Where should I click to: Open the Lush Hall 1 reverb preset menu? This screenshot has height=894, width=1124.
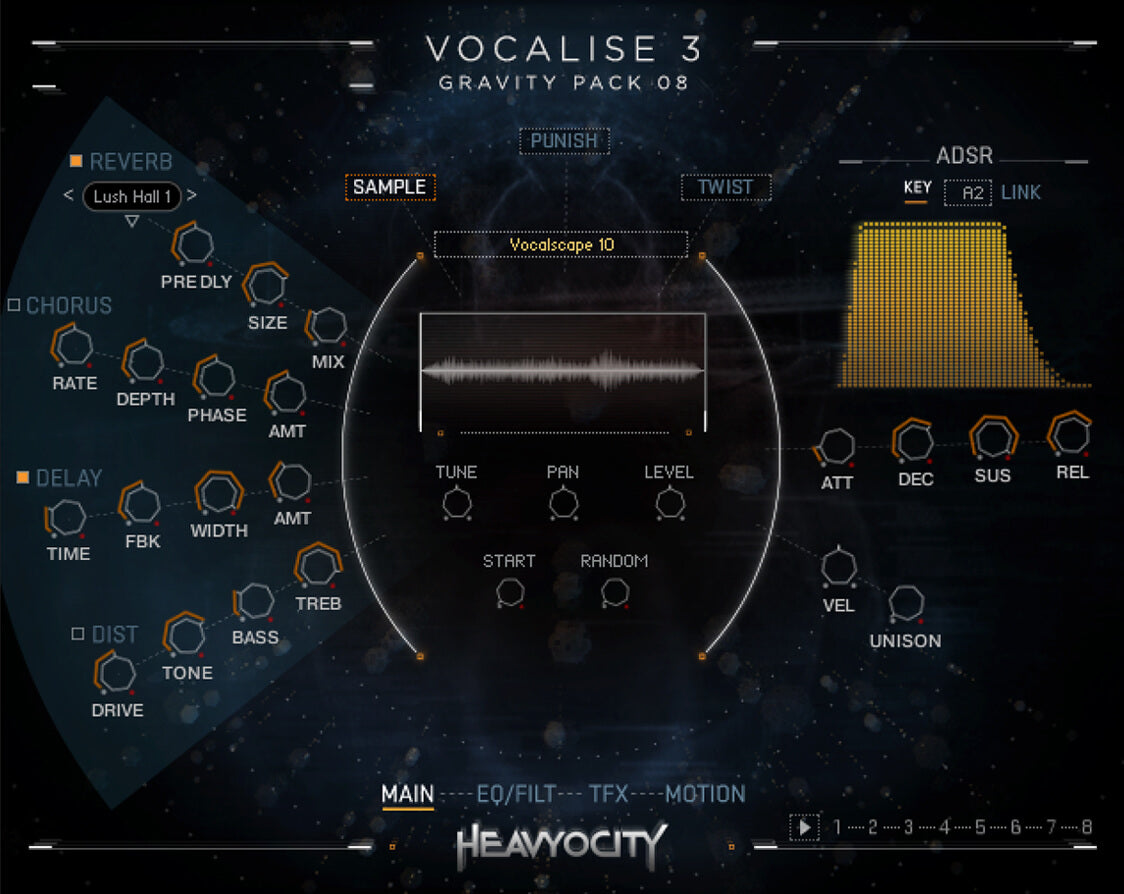(131, 197)
